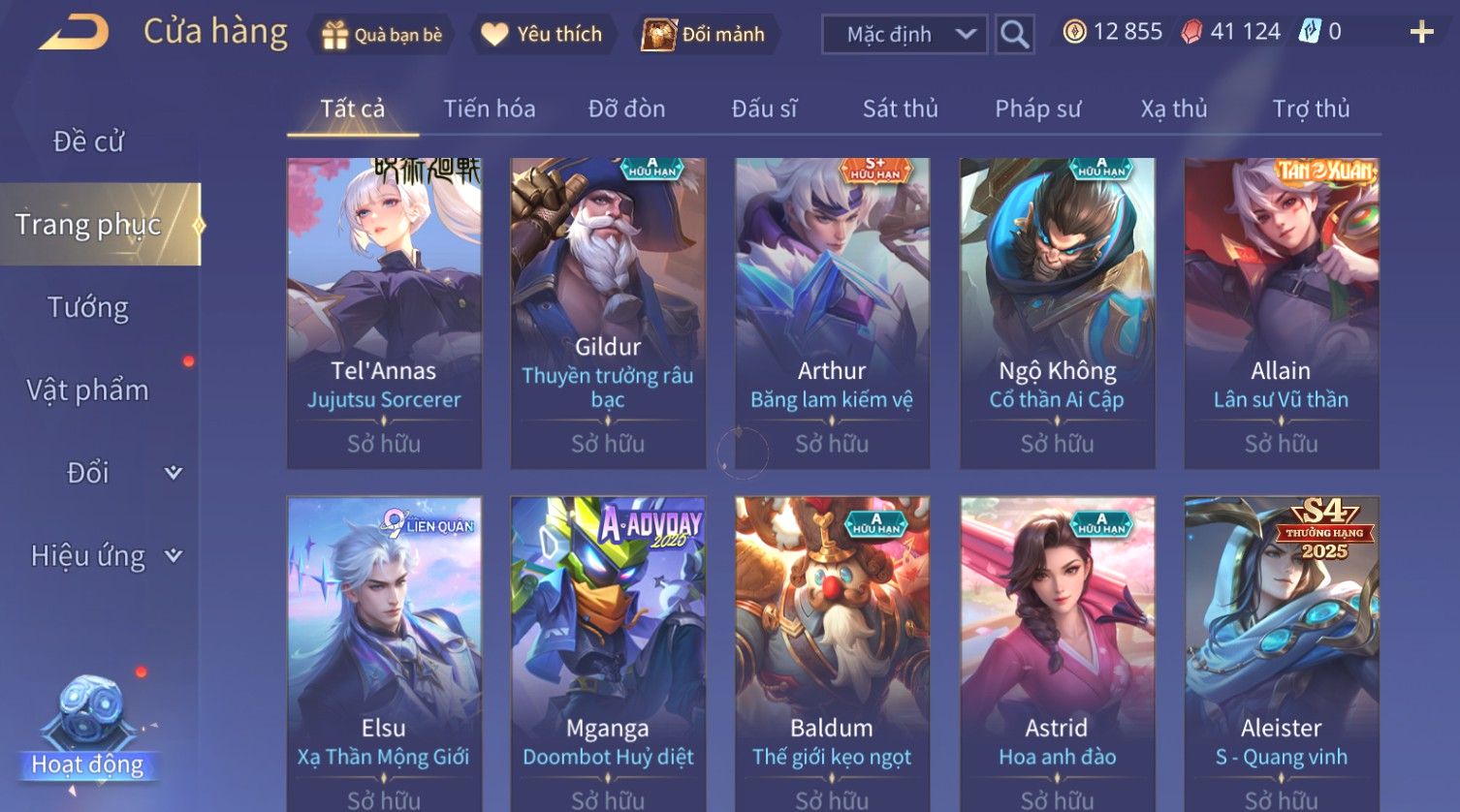Add currency with the plus button

click(x=1421, y=33)
